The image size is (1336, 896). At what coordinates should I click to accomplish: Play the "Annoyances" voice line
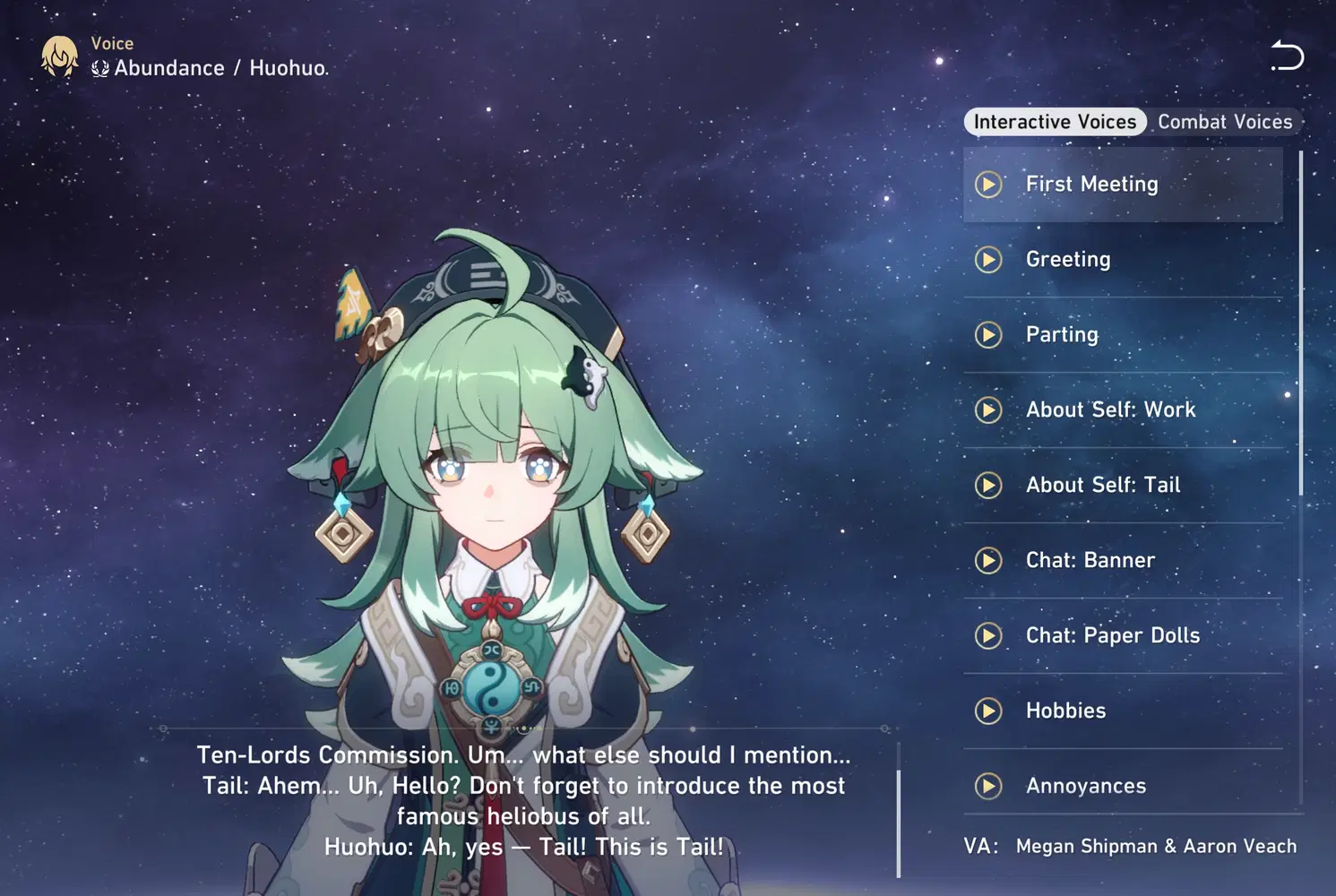tap(988, 786)
